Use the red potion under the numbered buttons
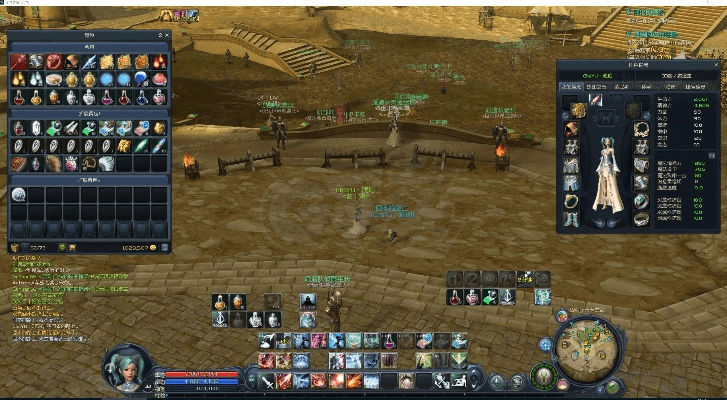 click(x=455, y=298)
